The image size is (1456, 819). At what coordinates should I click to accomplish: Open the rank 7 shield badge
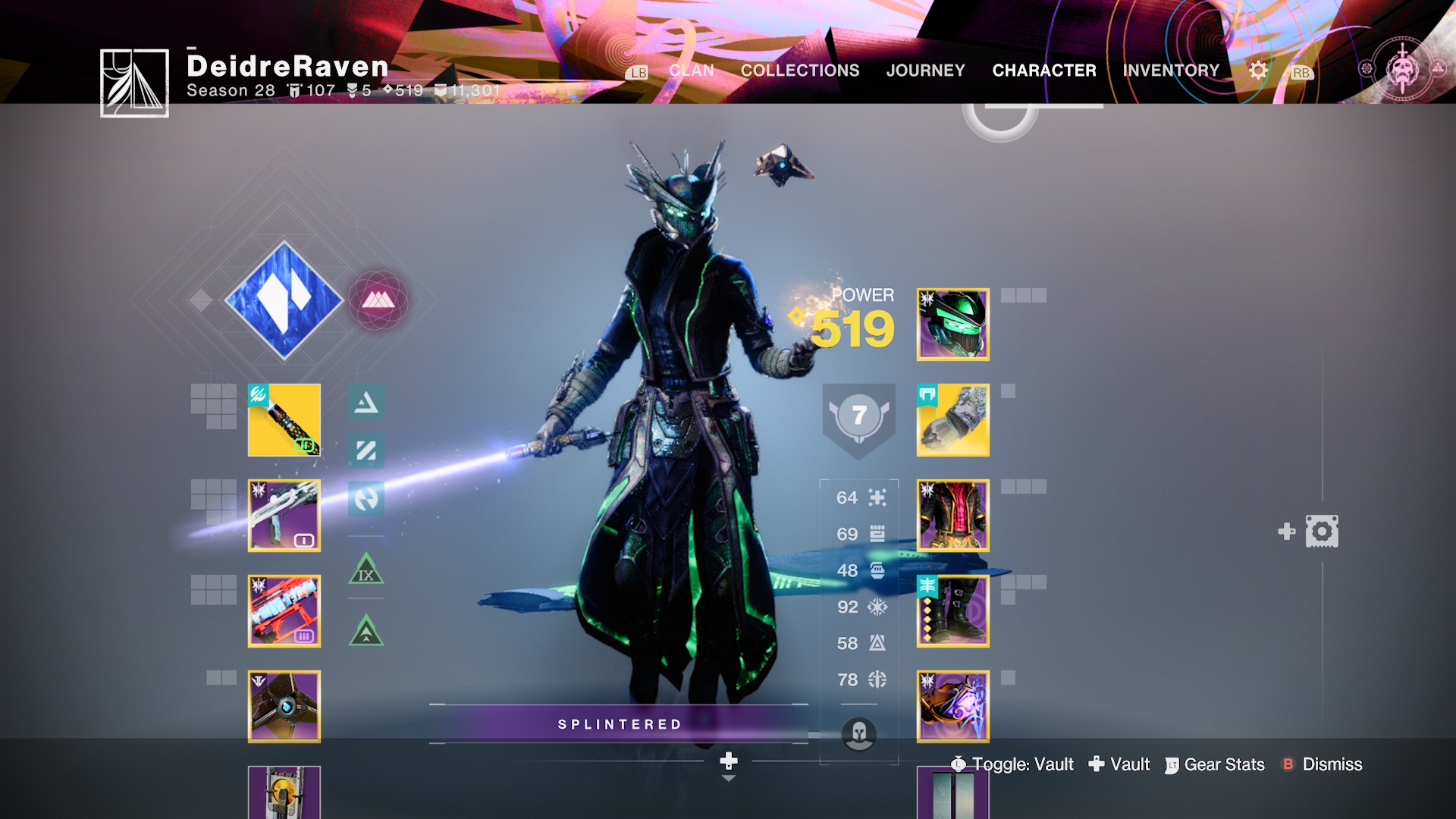click(x=858, y=418)
